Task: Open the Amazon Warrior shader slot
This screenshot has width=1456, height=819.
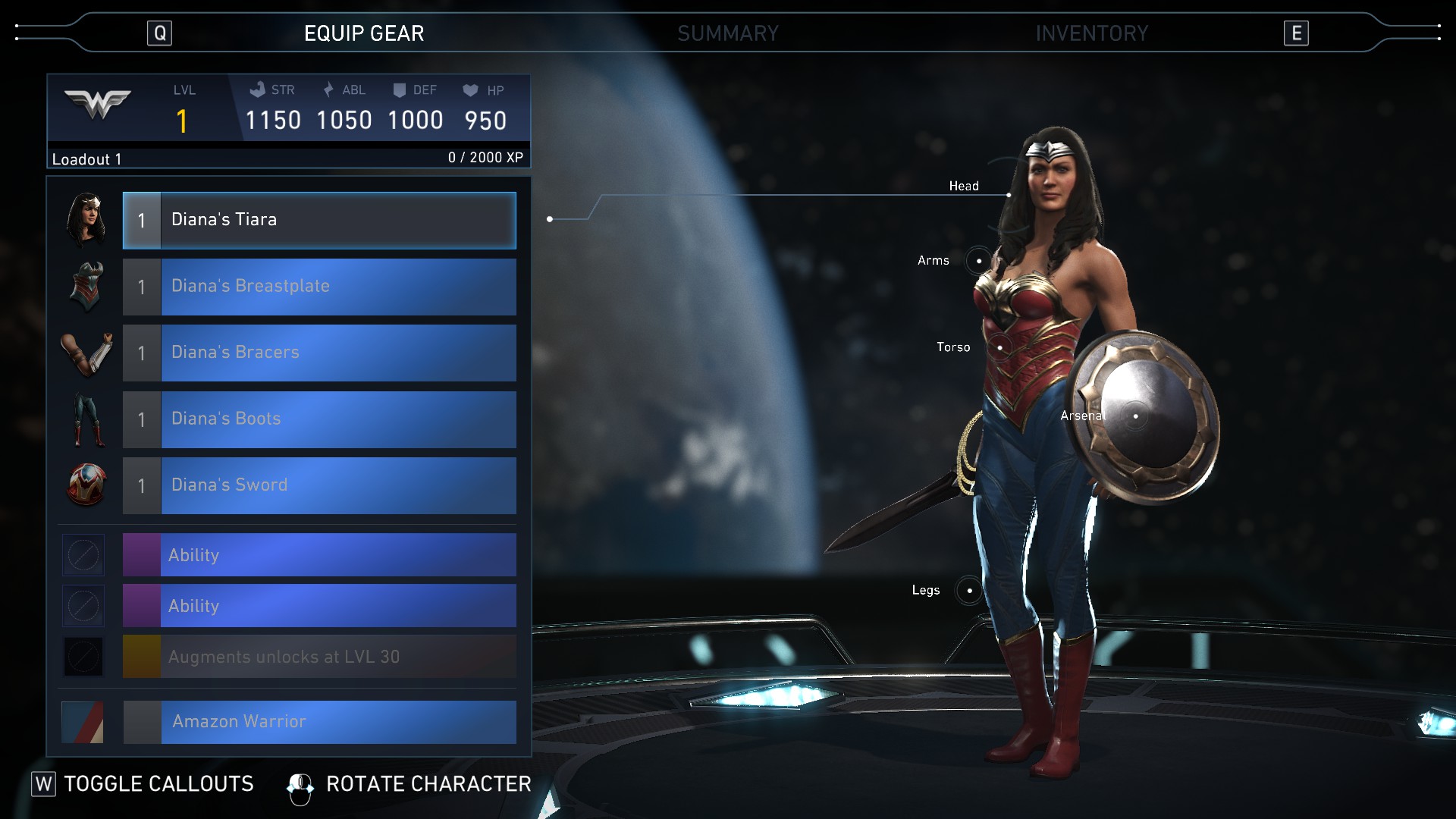Action: pos(319,722)
